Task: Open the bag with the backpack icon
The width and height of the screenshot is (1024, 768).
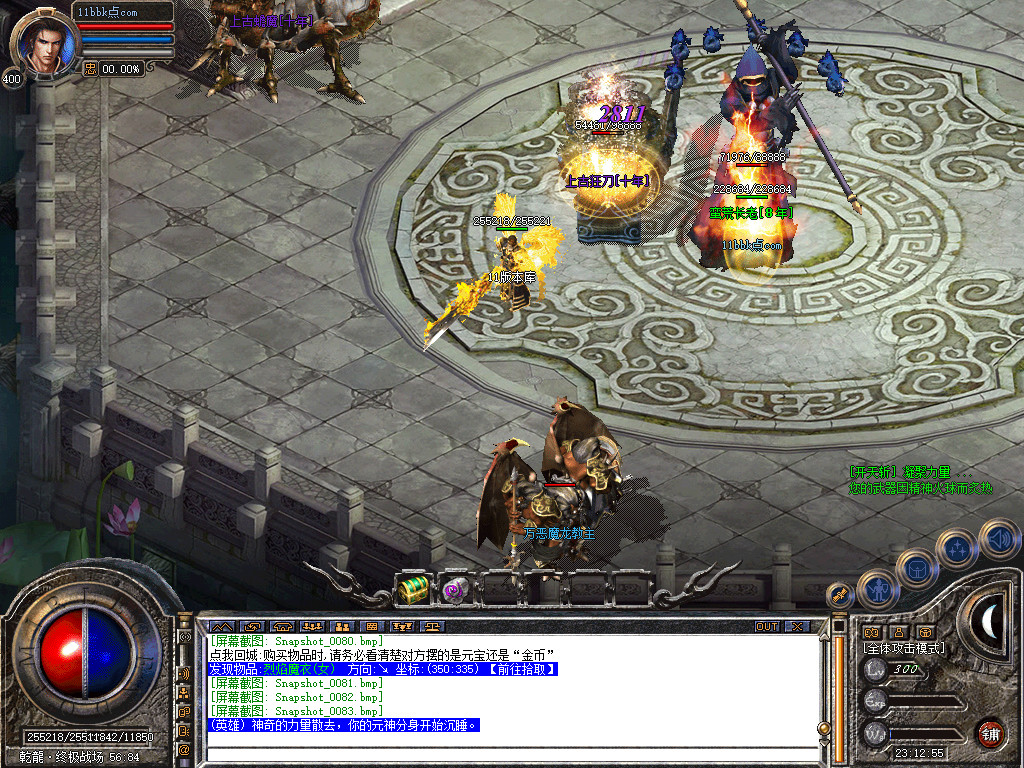Action: (x=916, y=569)
